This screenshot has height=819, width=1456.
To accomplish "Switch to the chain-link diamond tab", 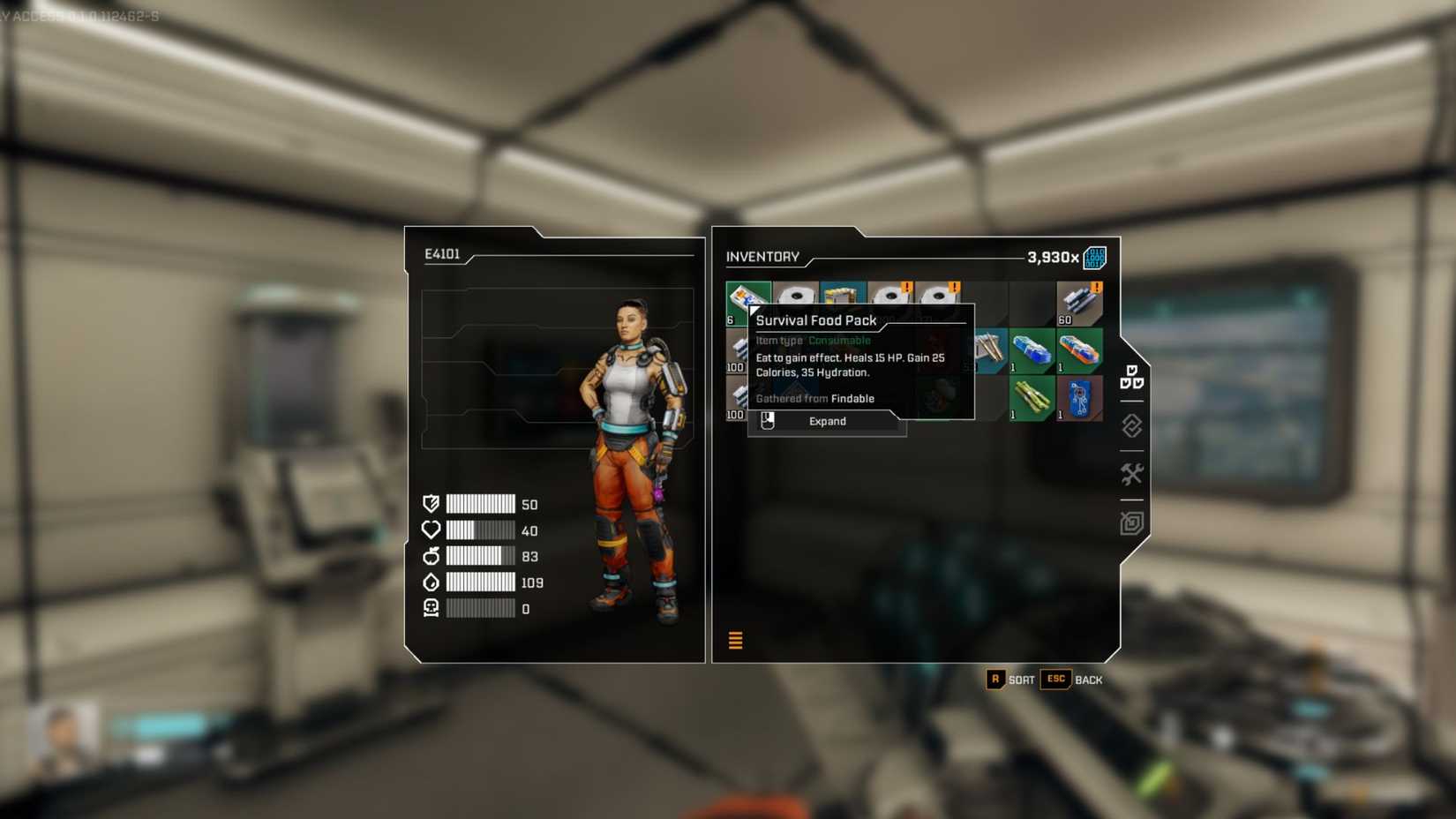I will [1131, 426].
